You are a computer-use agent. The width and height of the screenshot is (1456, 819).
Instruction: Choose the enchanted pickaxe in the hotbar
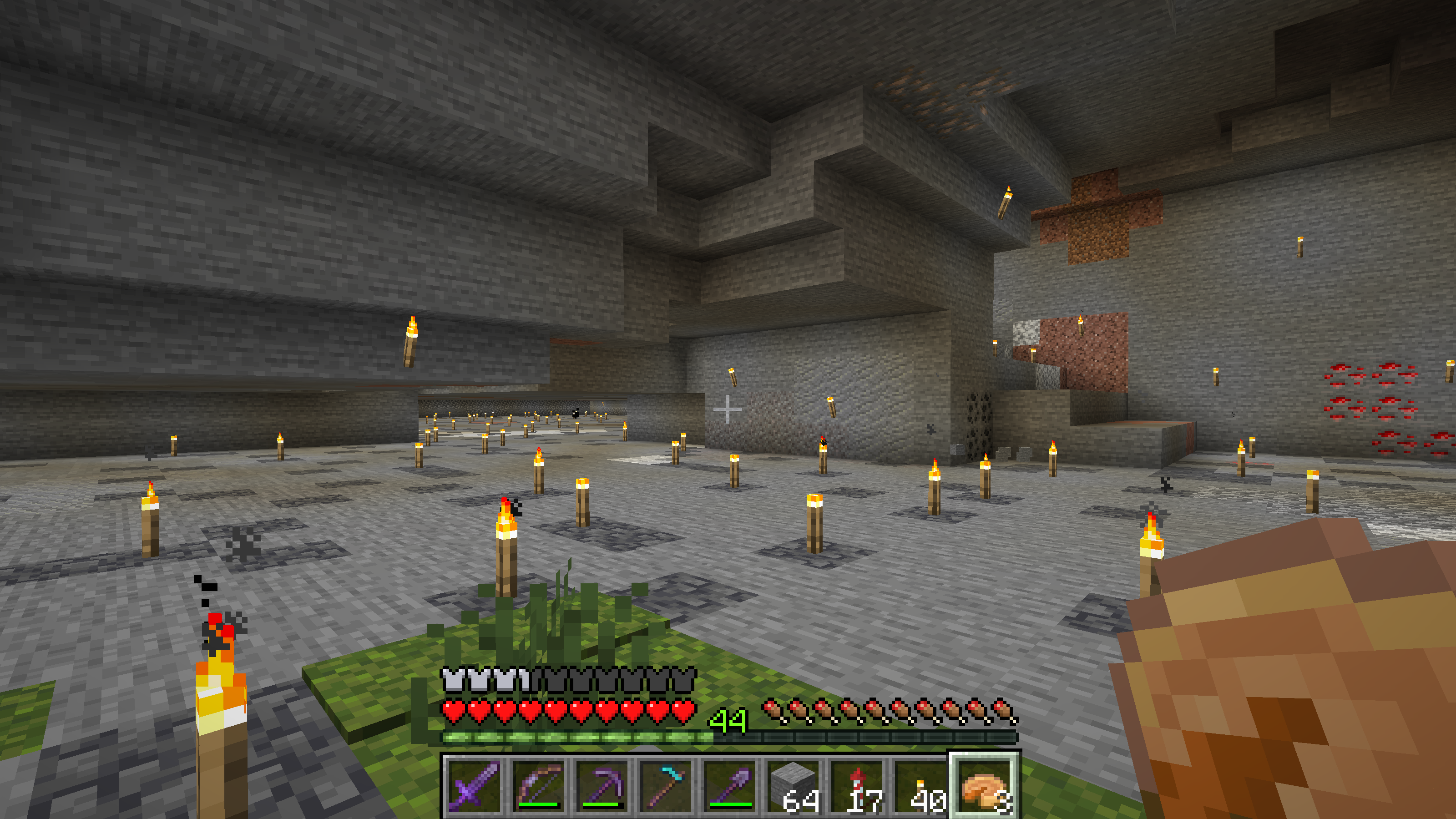(602, 786)
